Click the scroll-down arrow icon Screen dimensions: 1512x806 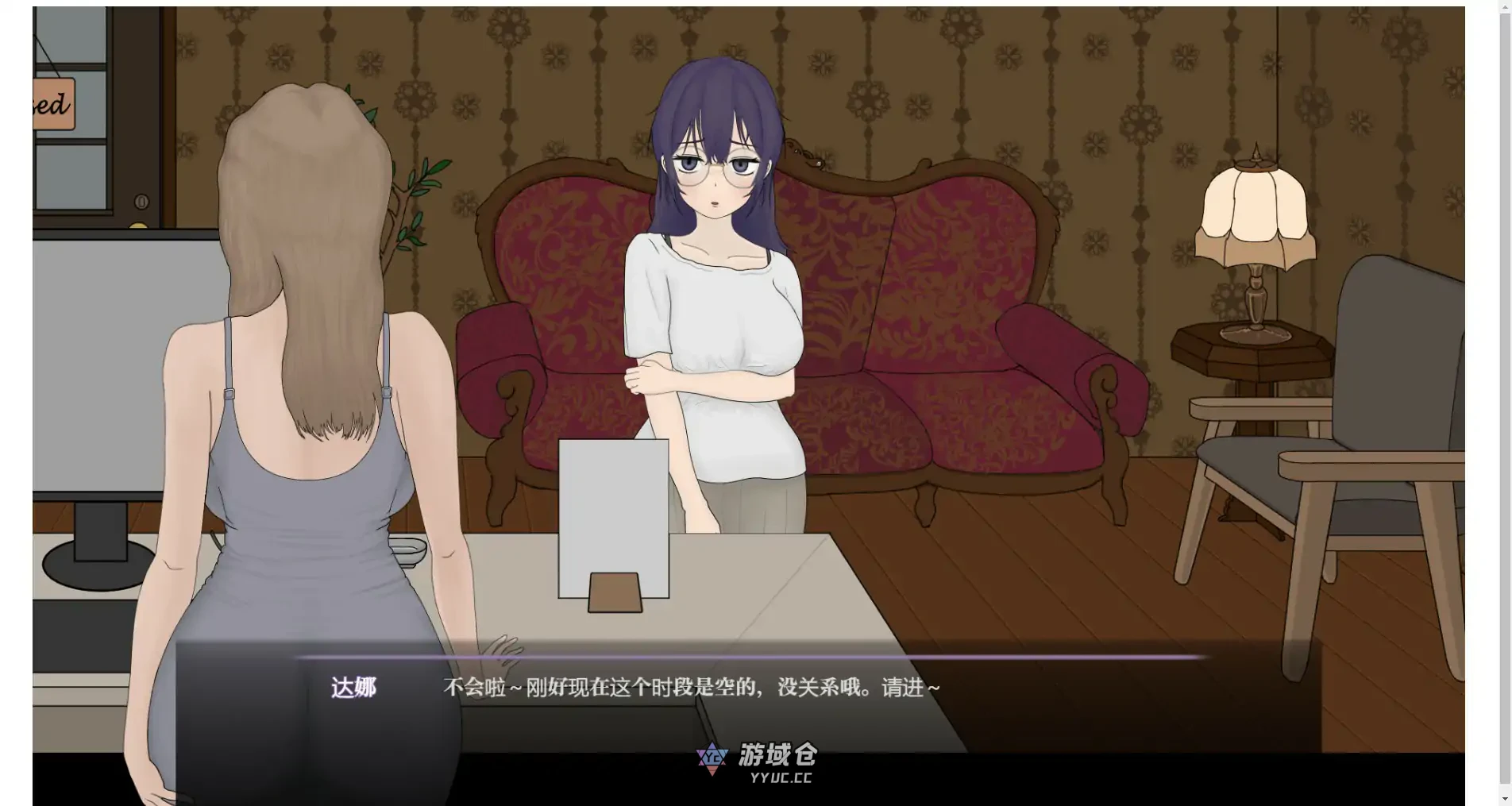point(1505,798)
